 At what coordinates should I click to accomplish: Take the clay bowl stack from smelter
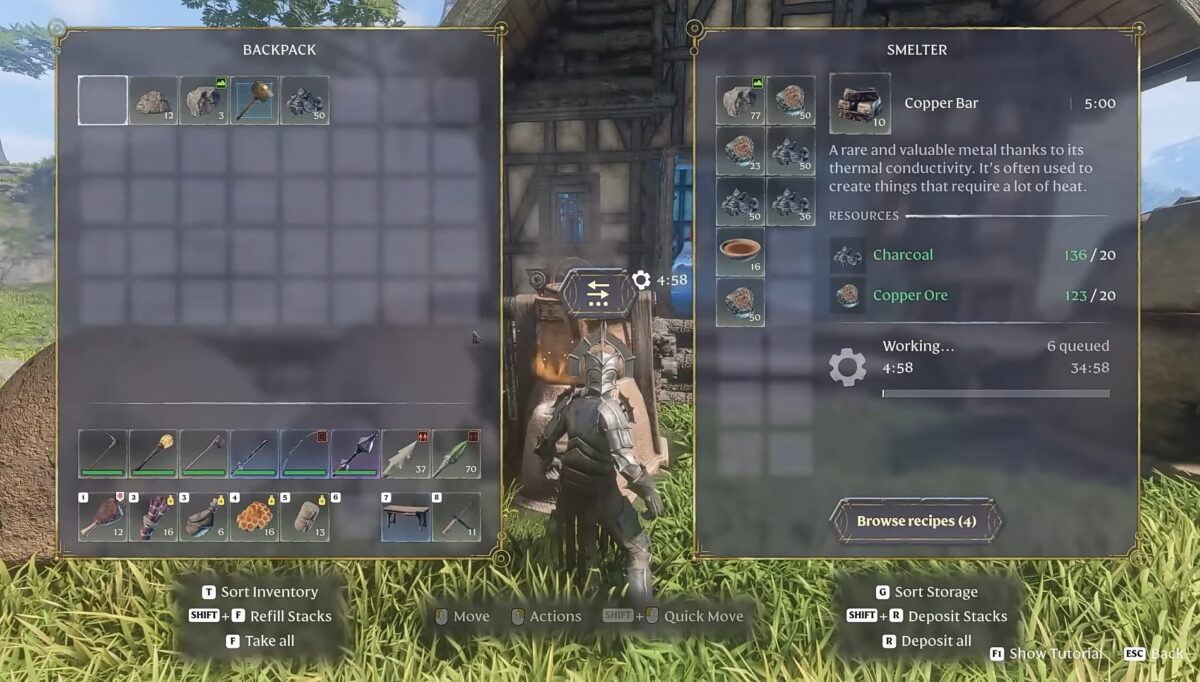(x=740, y=252)
